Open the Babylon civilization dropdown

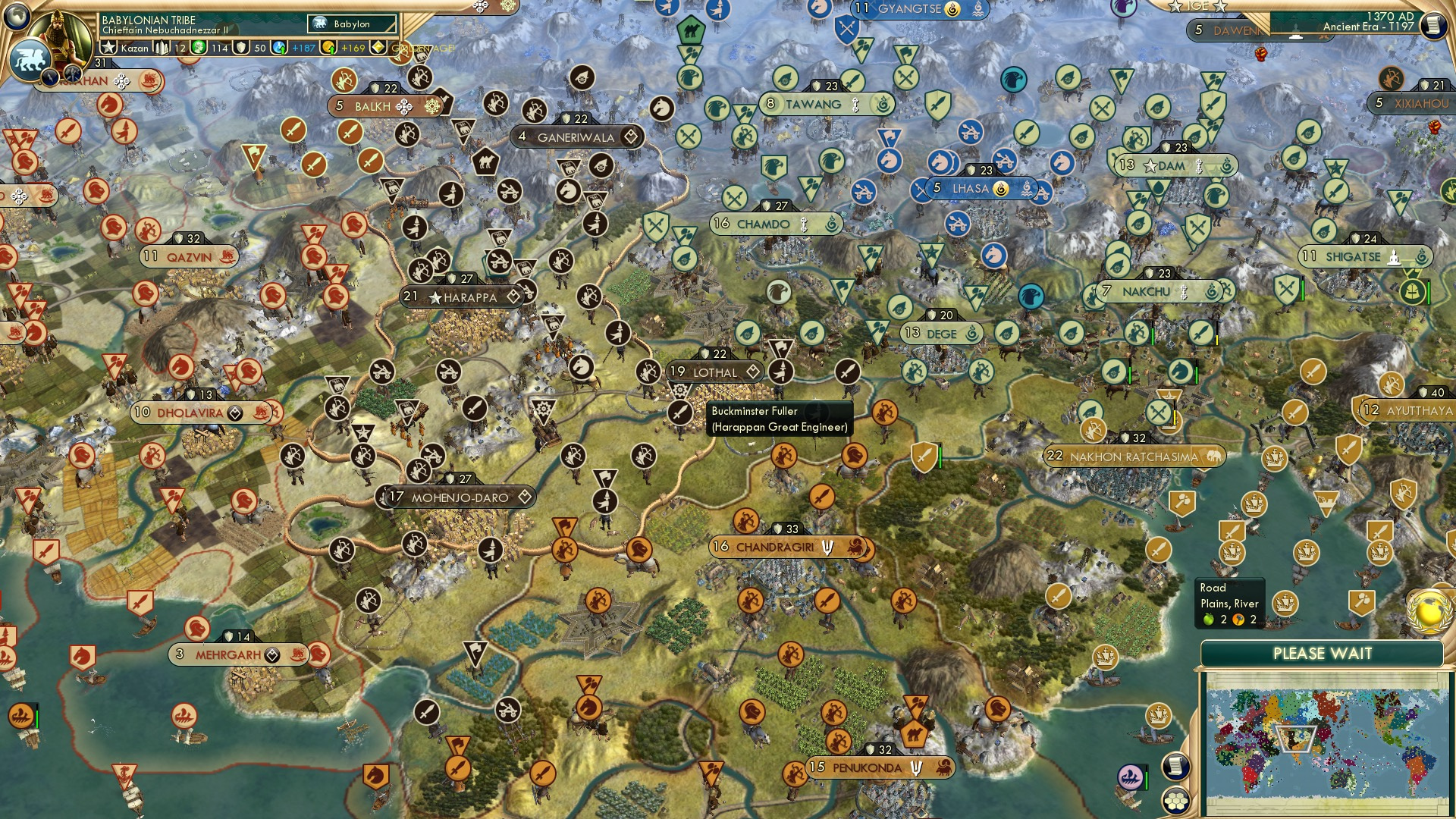click(x=351, y=24)
